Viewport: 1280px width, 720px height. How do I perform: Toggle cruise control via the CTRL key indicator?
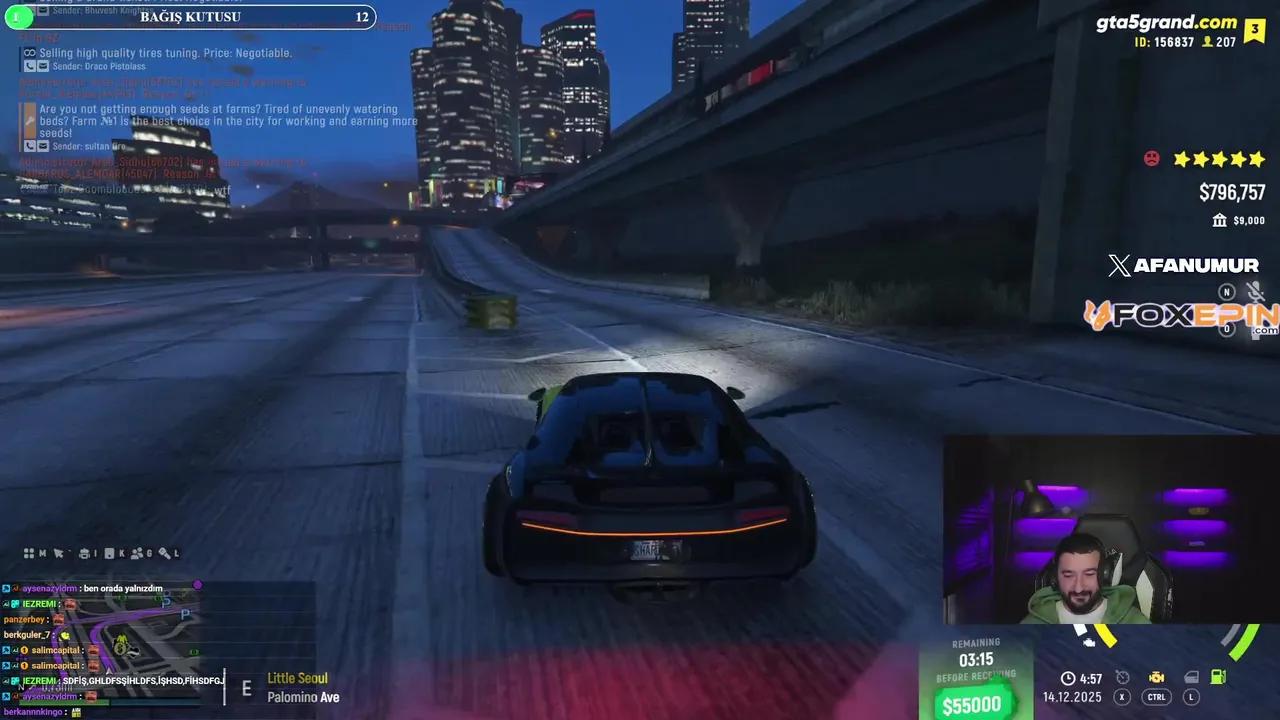(1156, 697)
